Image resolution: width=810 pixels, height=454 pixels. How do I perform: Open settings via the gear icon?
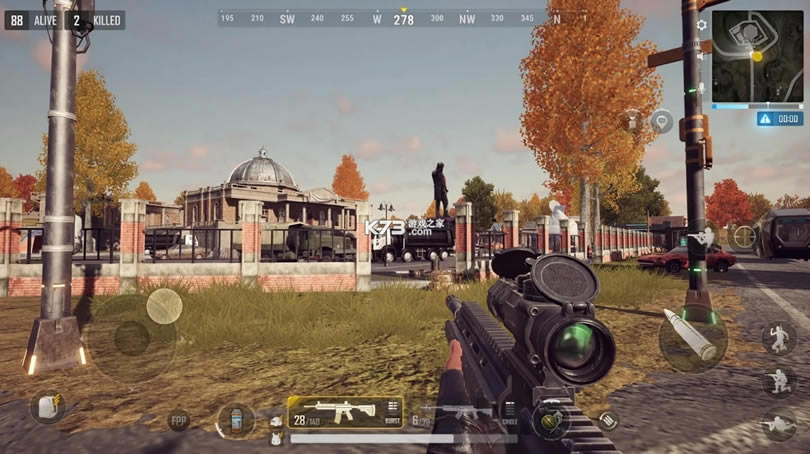701,25
